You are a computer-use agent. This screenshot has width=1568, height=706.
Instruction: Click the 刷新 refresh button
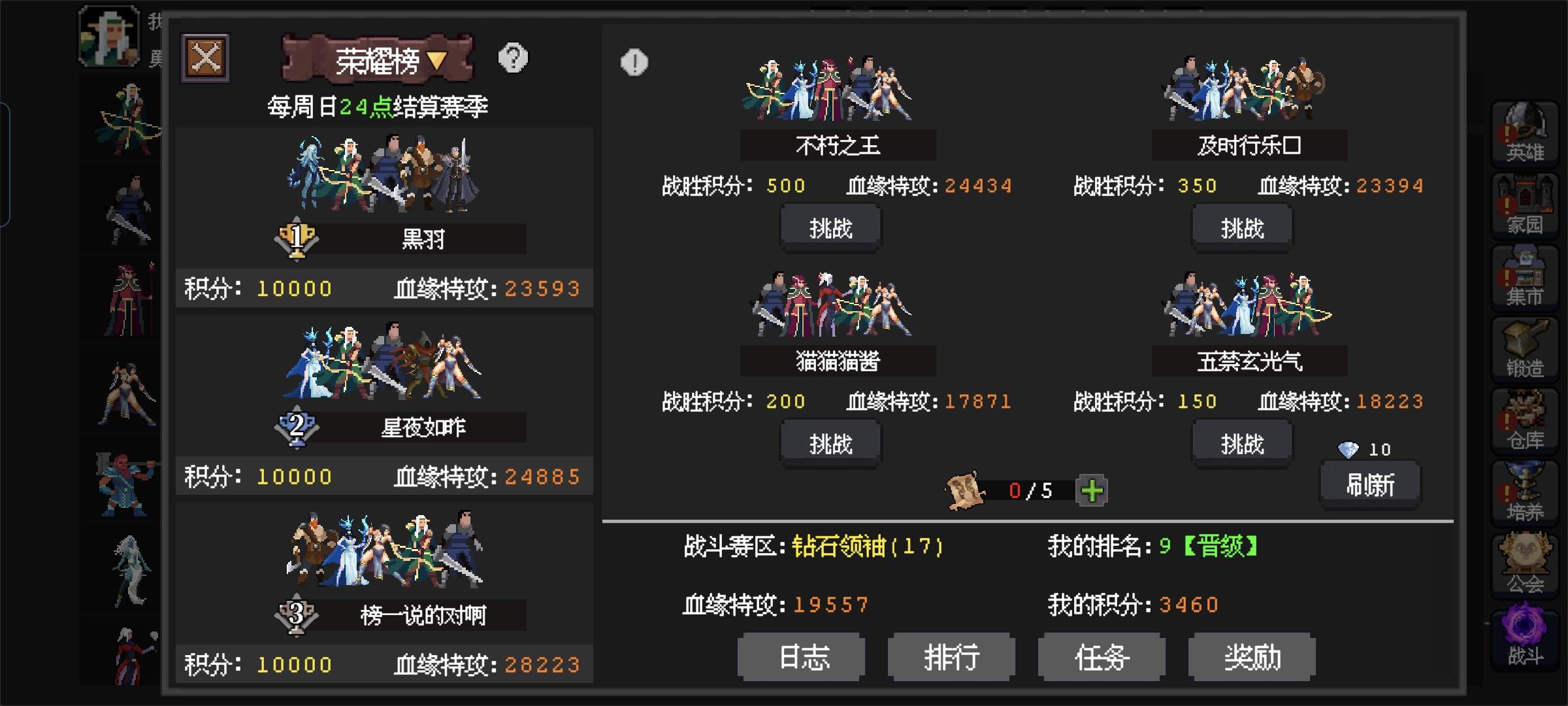point(1369,485)
